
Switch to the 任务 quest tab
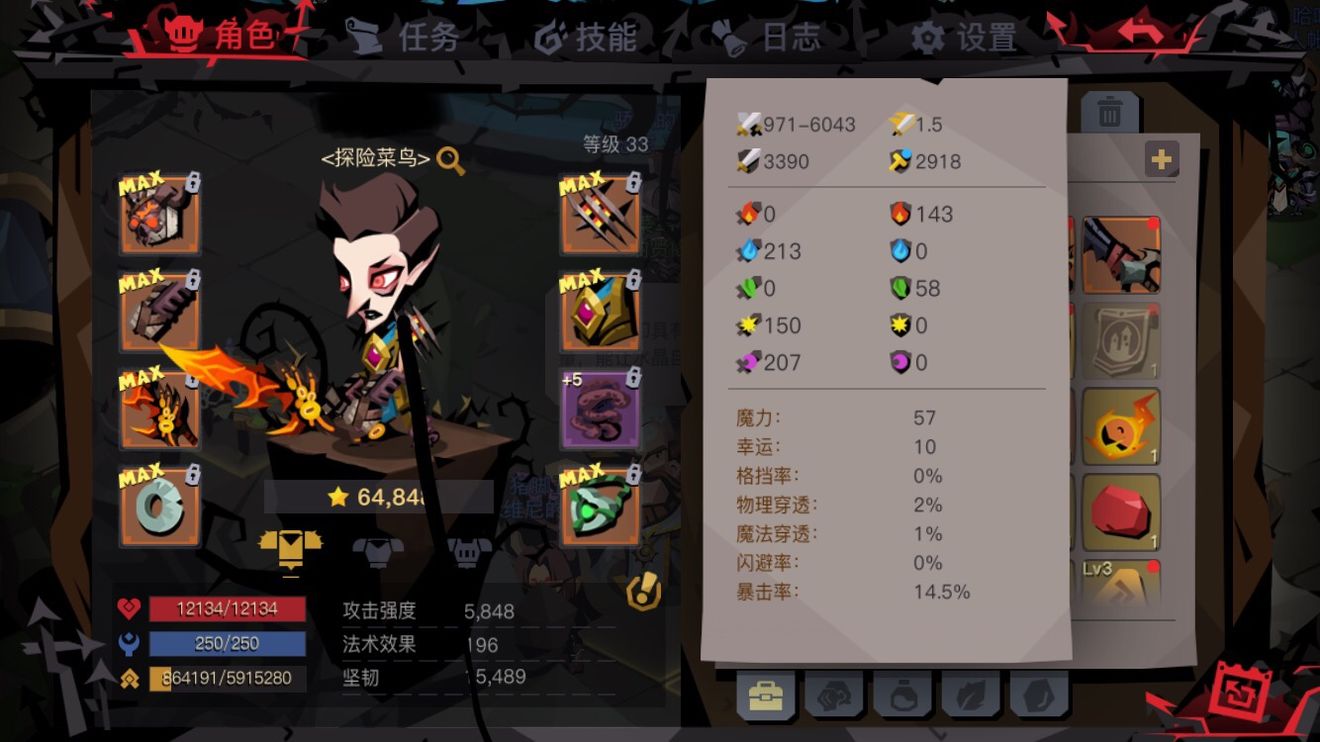click(x=429, y=38)
